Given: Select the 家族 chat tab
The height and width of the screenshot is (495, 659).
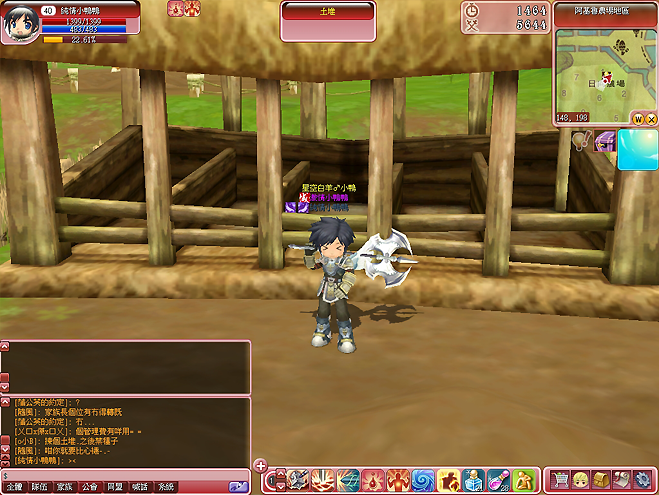Looking at the screenshot, I should point(65,486).
